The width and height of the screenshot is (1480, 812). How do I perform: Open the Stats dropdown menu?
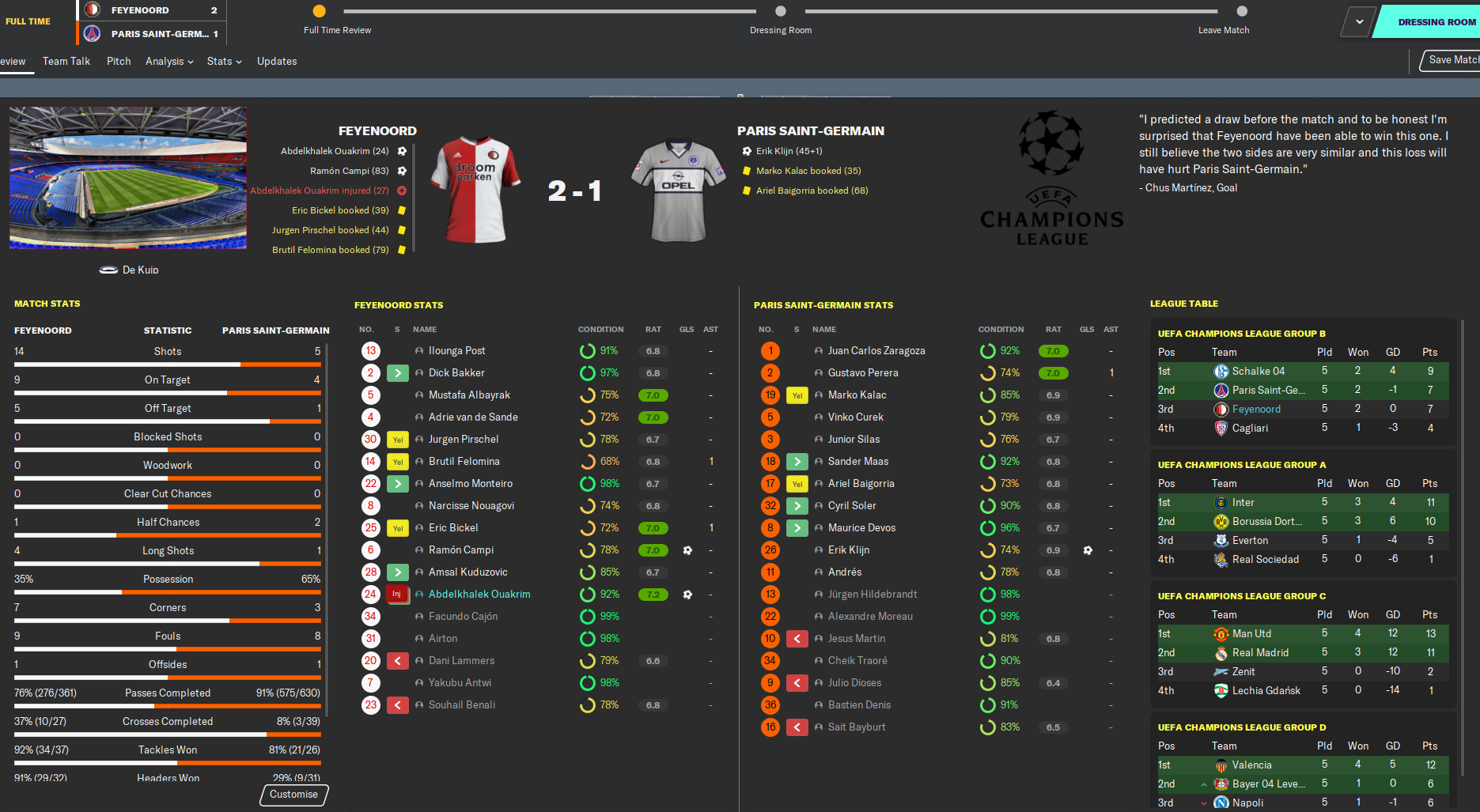(224, 61)
